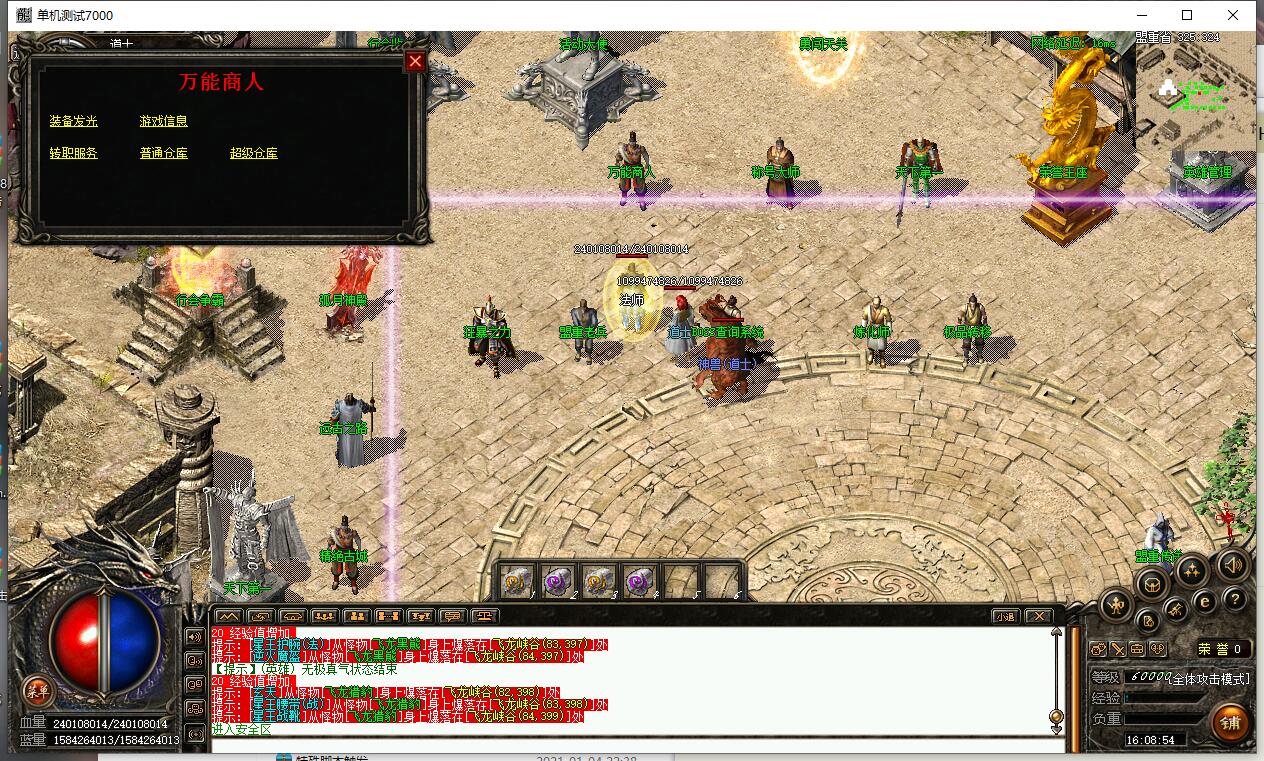Use the item in hotbar slot 1
Image resolution: width=1264 pixels, height=761 pixels.
point(516,579)
